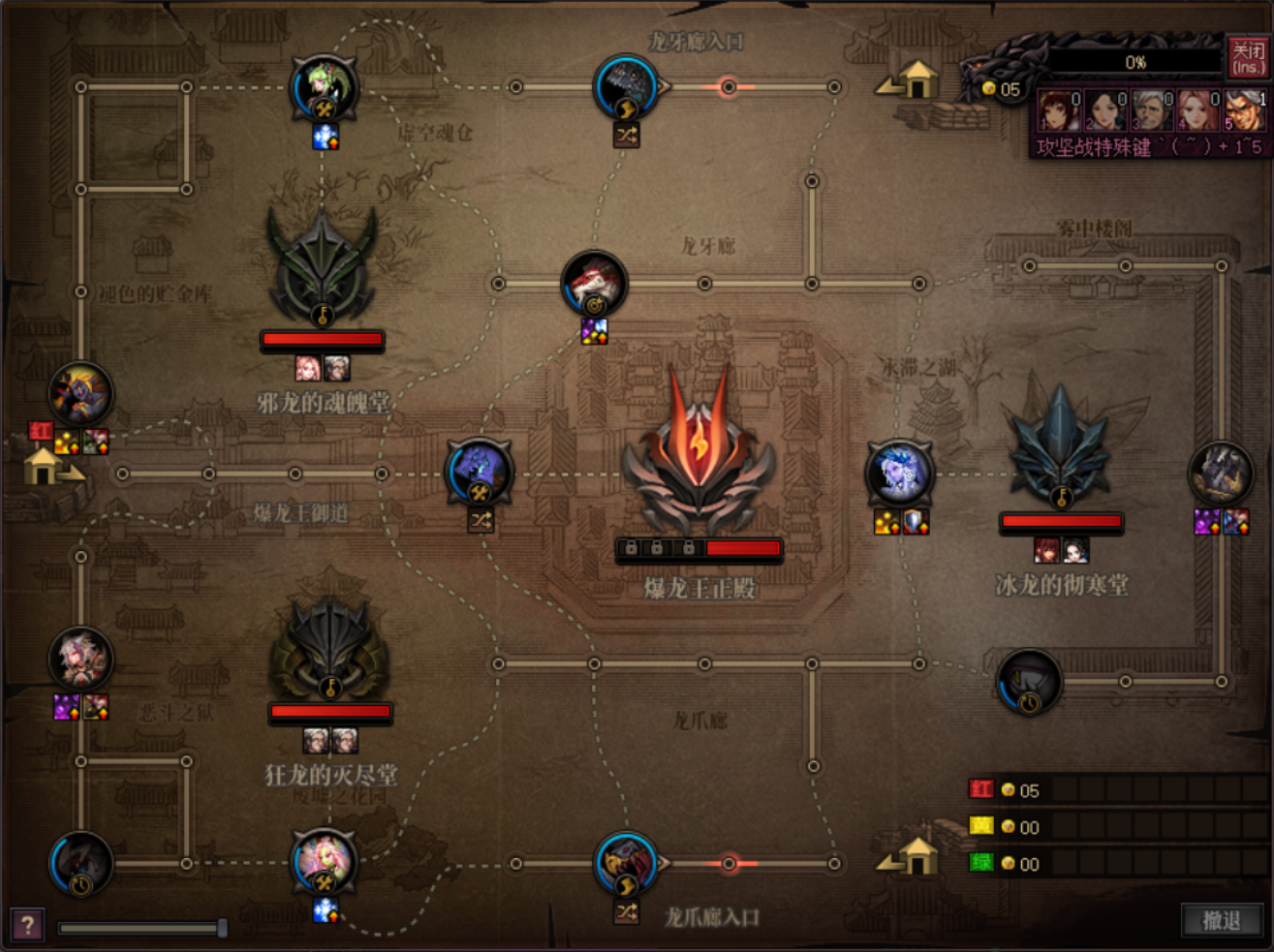Open the question mark help button
The image size is (1274, 952).
27,926
